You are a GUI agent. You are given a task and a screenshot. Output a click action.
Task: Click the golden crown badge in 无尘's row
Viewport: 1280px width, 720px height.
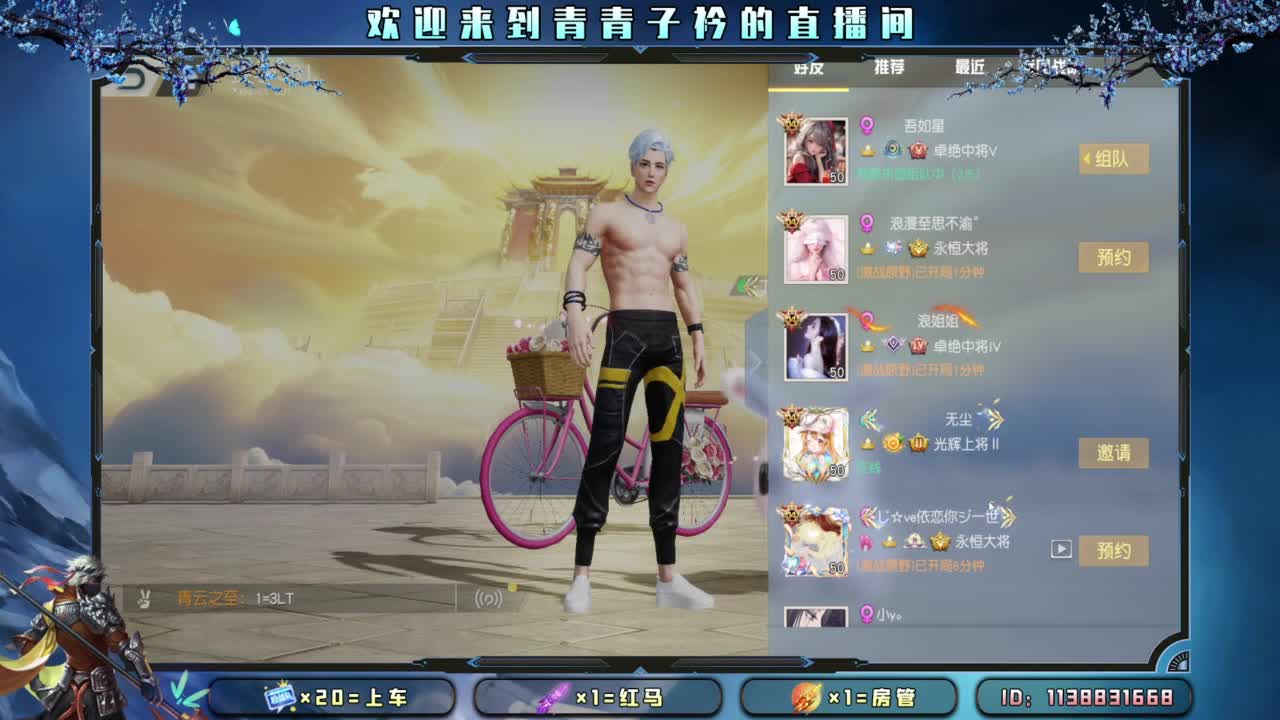[919, 444]
